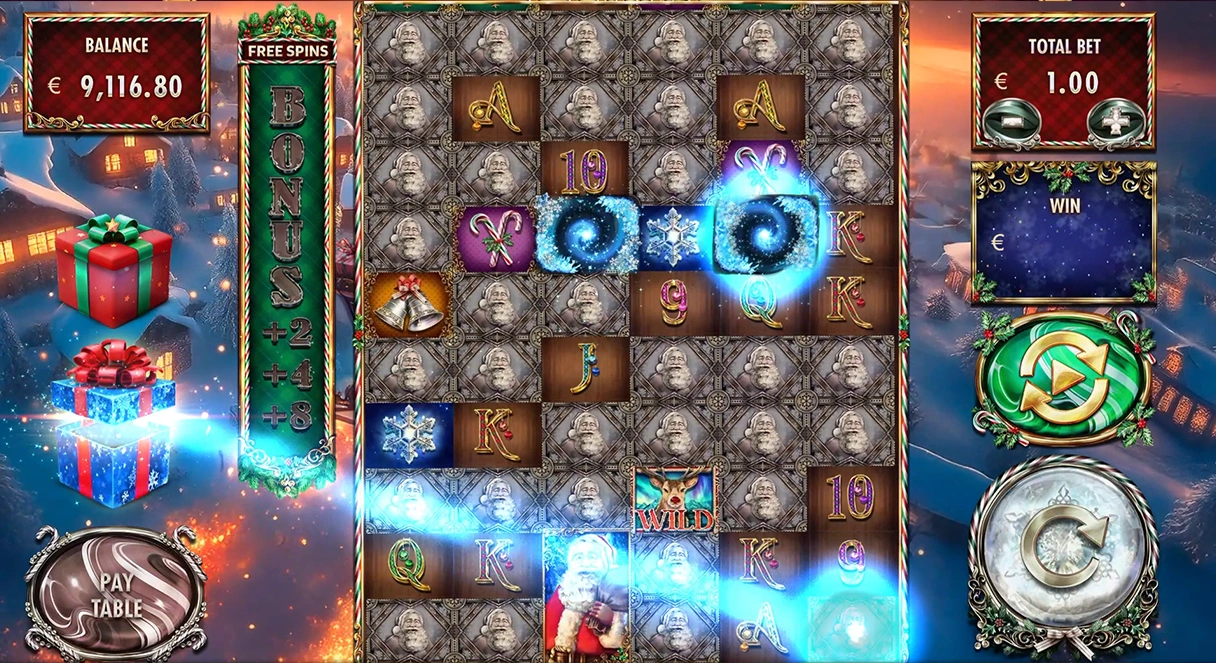Image resolution: width=1216 pixels, height=663 pixels.
Task: Activate the green autoplay button
Action: [1062, 376]
